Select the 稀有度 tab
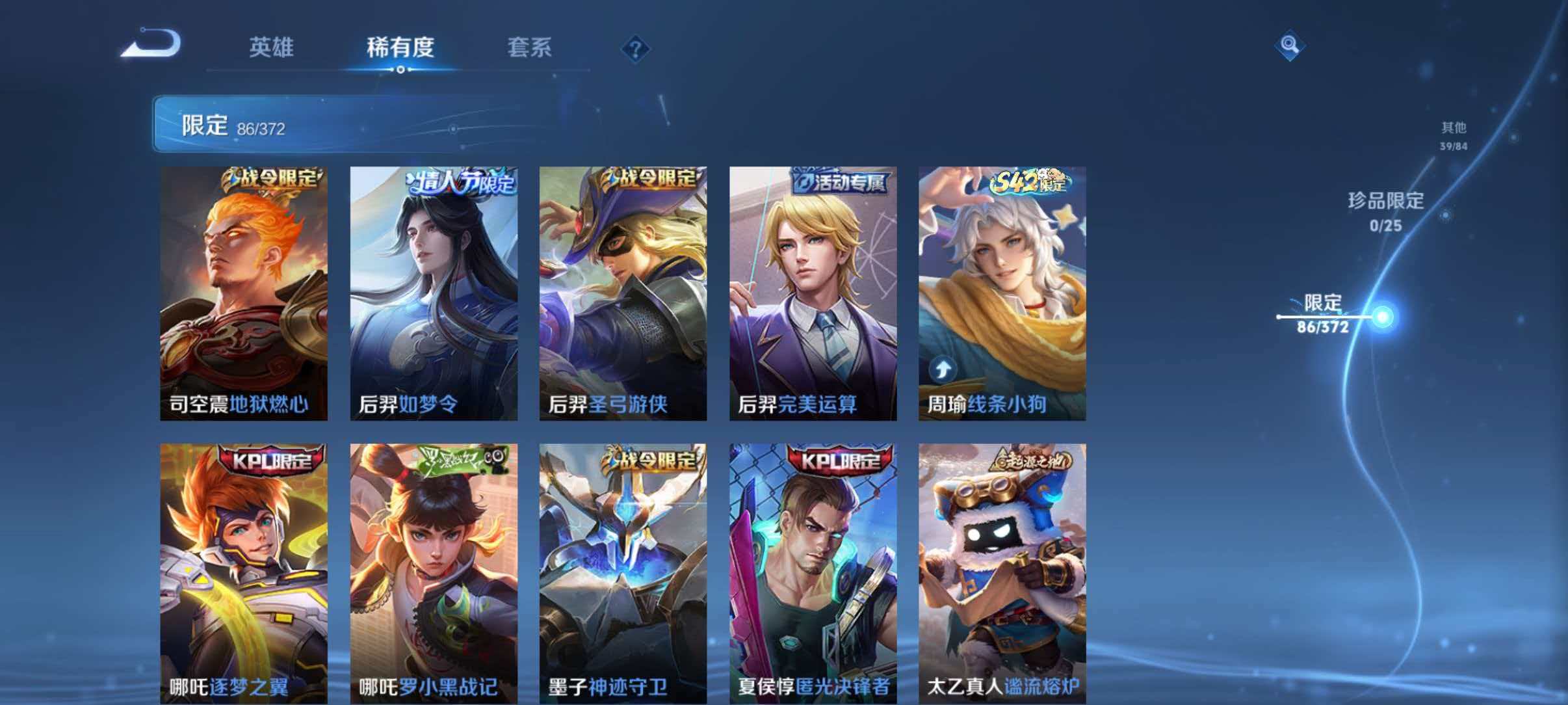Viewport: 1568px width, 705px height. [x=401, y=47]
